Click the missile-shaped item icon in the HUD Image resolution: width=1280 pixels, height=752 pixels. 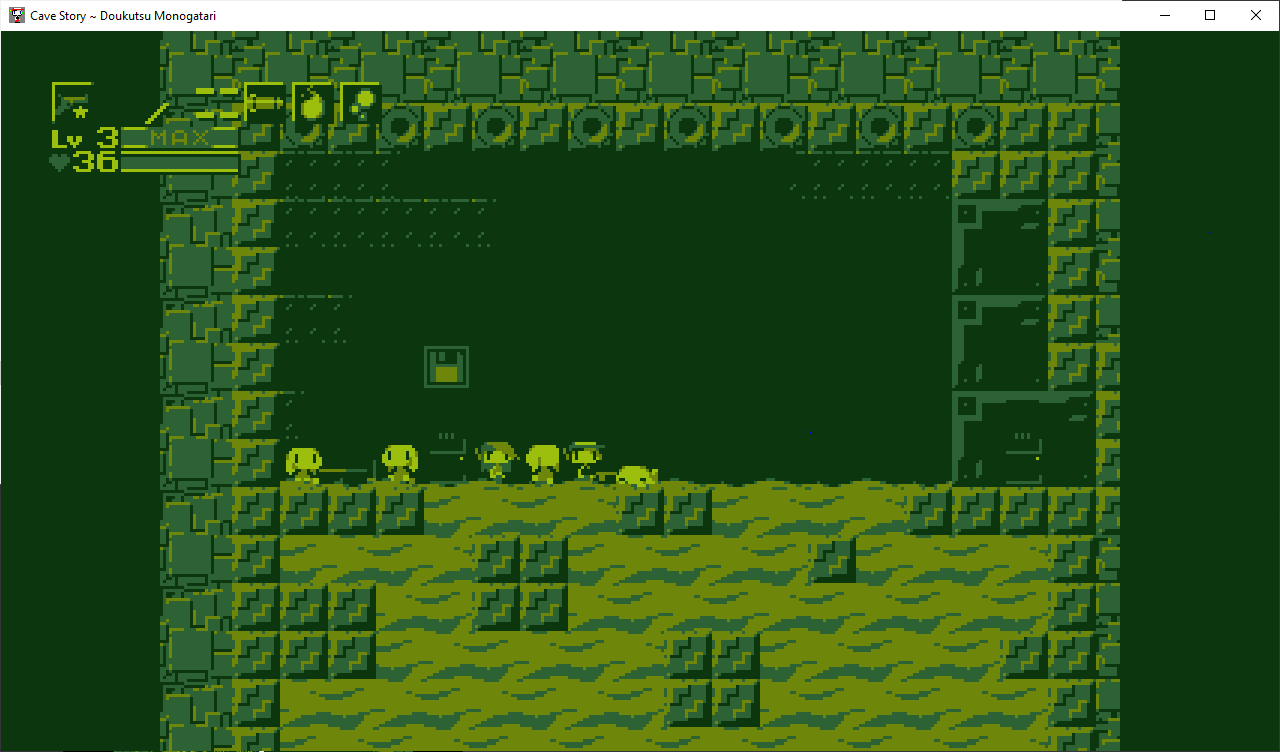(263, 102)
